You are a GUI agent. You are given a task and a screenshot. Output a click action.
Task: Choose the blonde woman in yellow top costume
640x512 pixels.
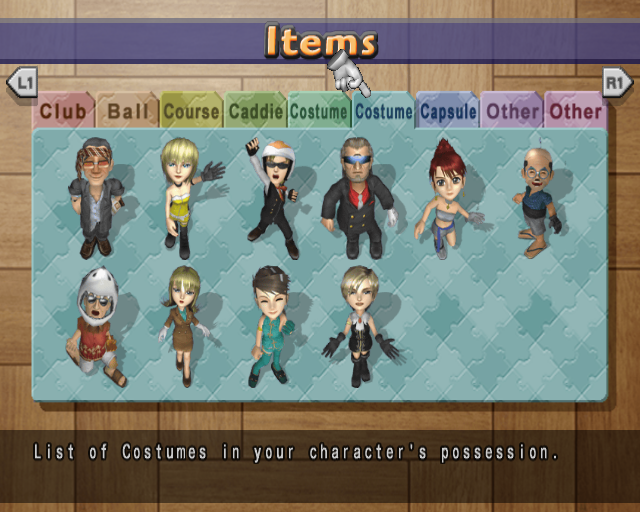182,193
